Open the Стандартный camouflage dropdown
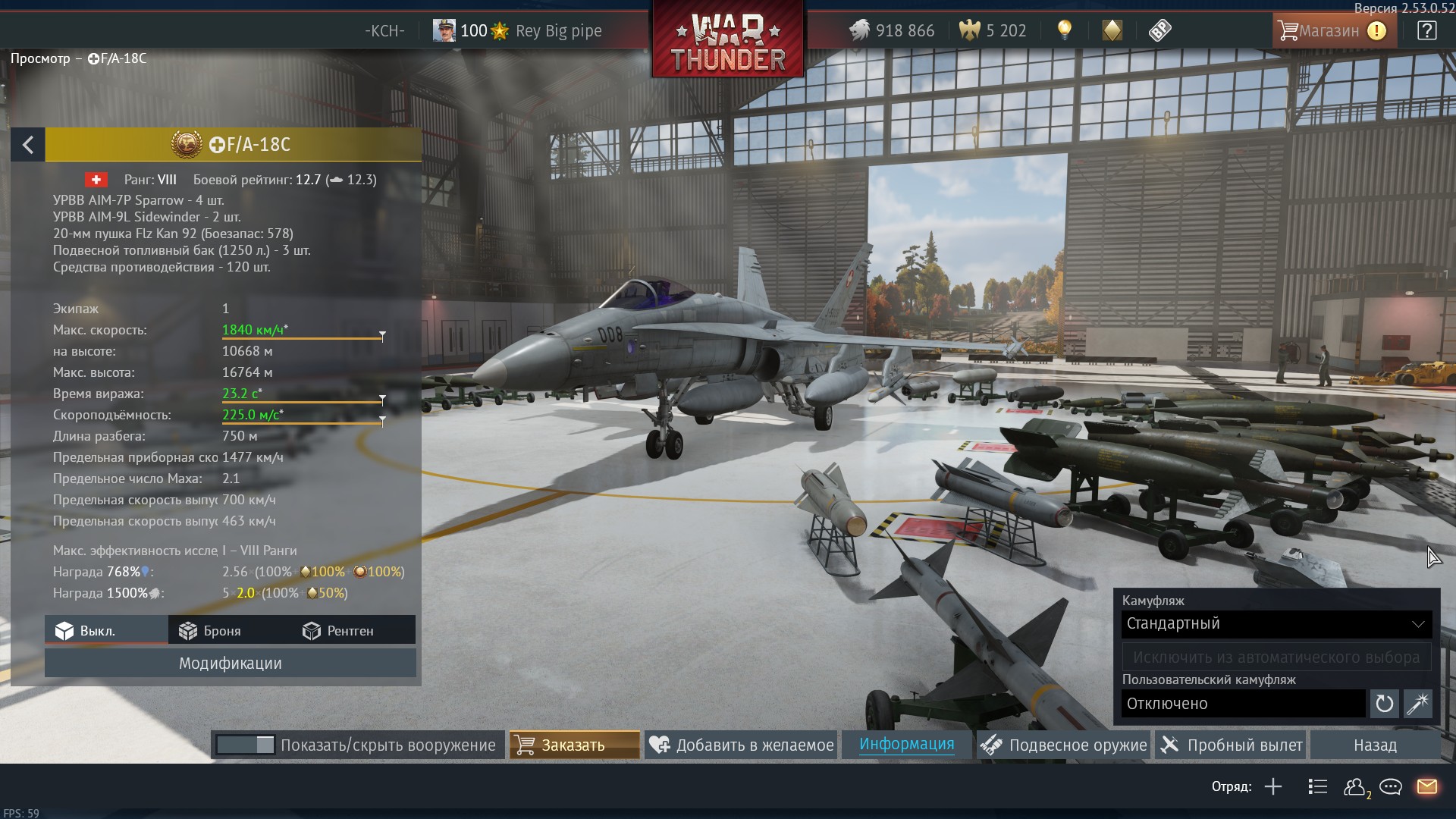 coord(1276,624)
